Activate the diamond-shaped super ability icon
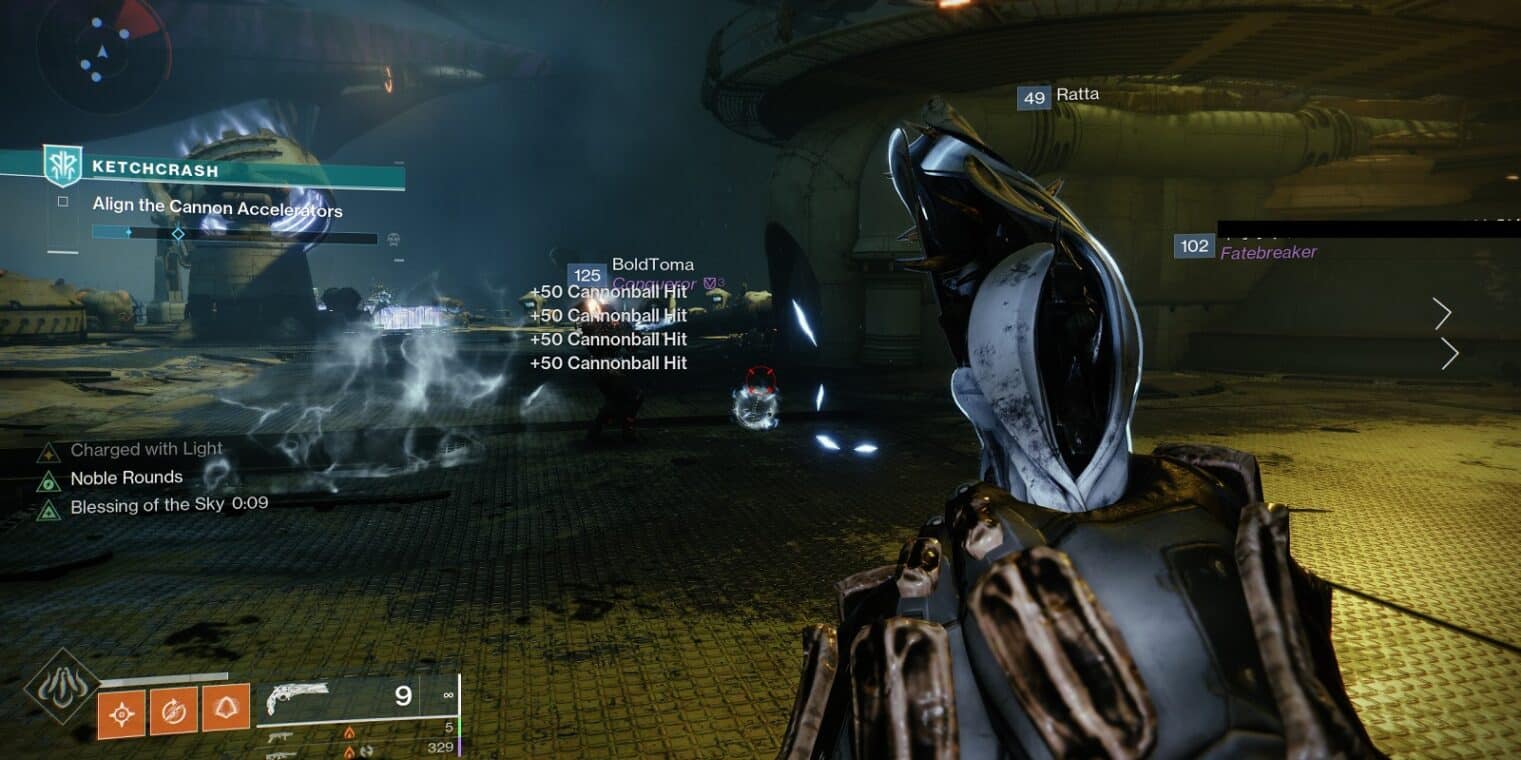The width and height of the screenshot is (1521, 760). 62,686
